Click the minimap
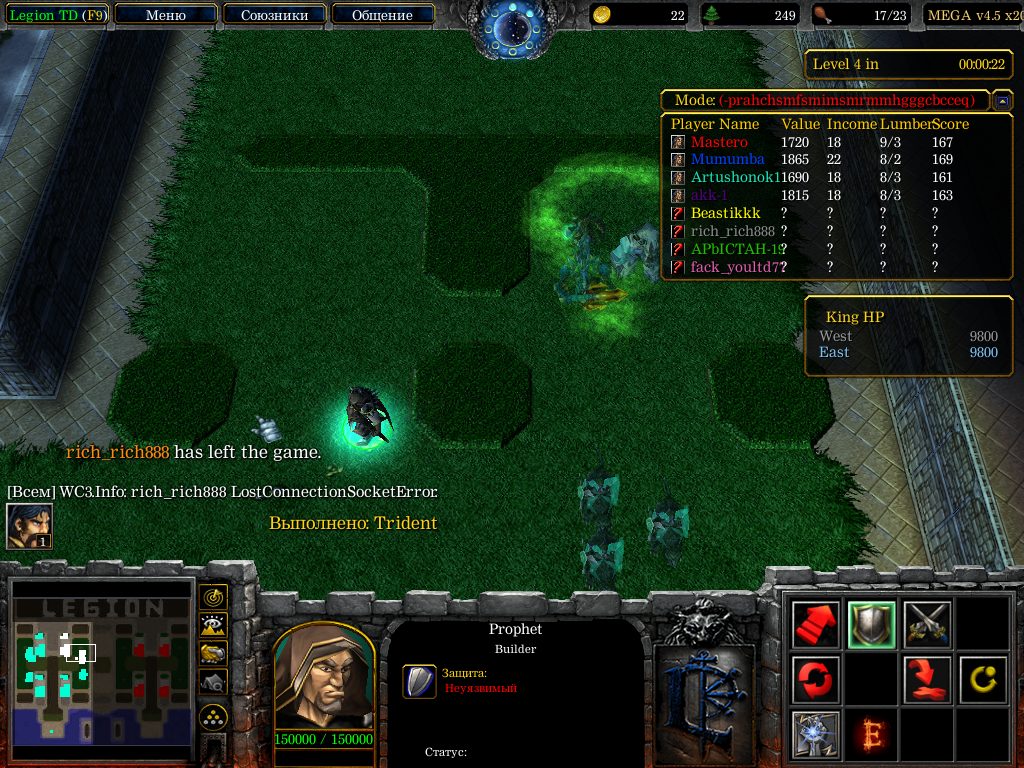Viewport: 1024px width, 768px height. tap(100, 670)
